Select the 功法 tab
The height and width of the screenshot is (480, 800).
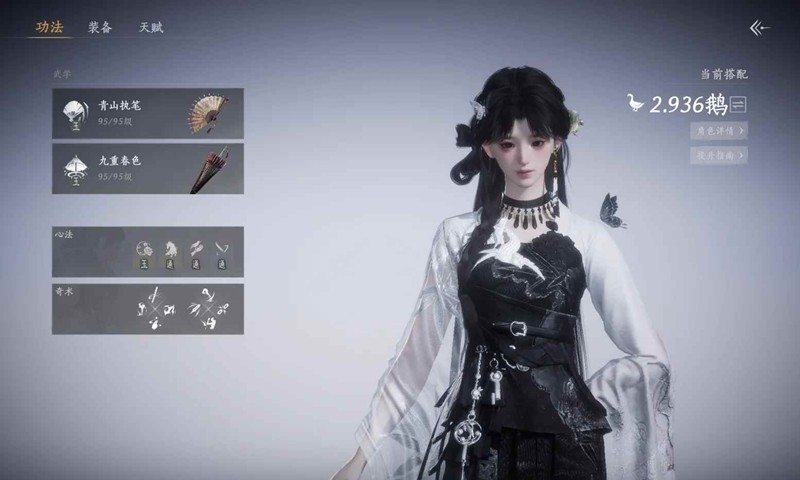(49, 28)
